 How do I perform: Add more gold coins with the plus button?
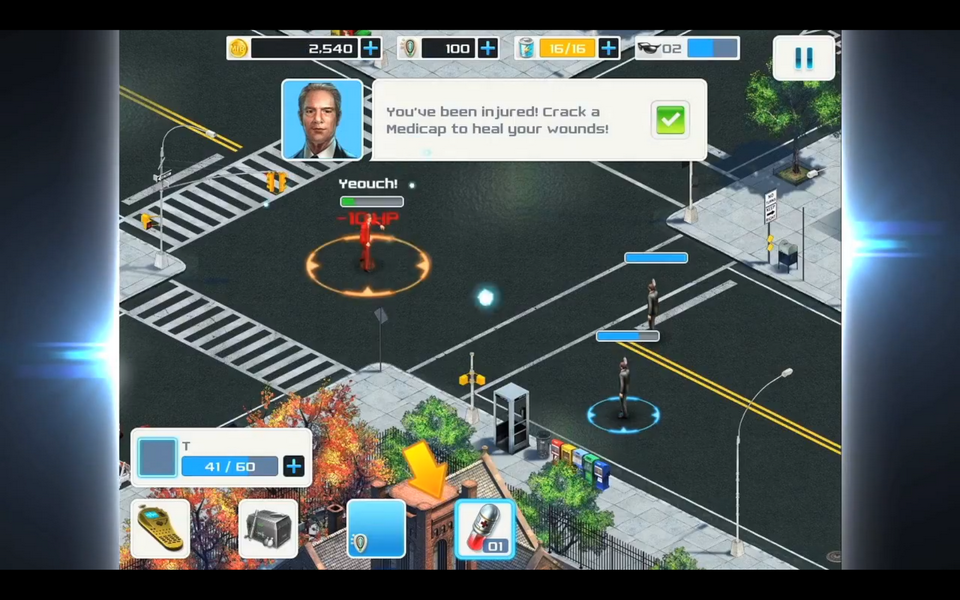coord(370,48)
